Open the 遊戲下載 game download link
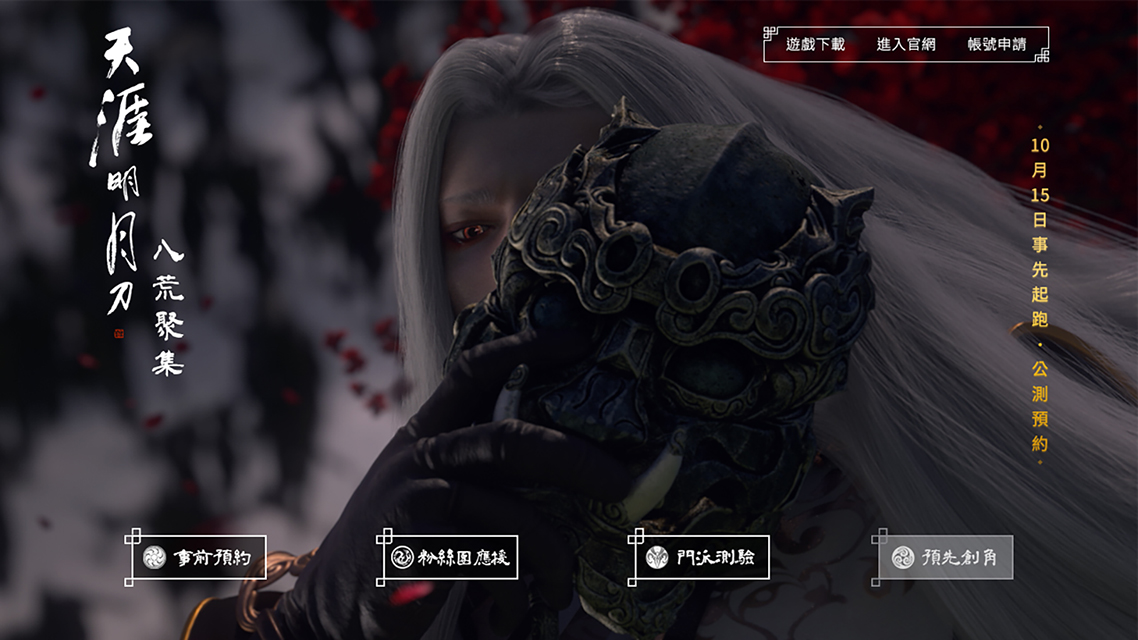The width and height of the screenshot is (1138, 640). (815, 45)
